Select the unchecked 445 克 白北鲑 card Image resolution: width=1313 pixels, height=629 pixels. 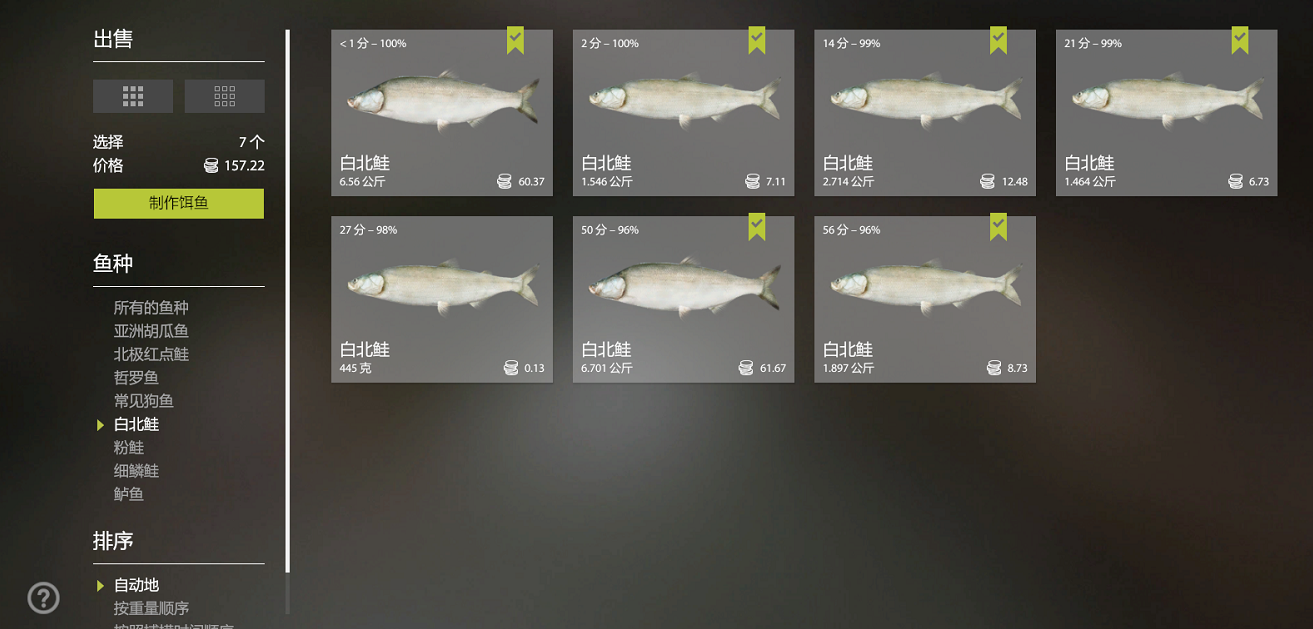click(x=442, y=299)
